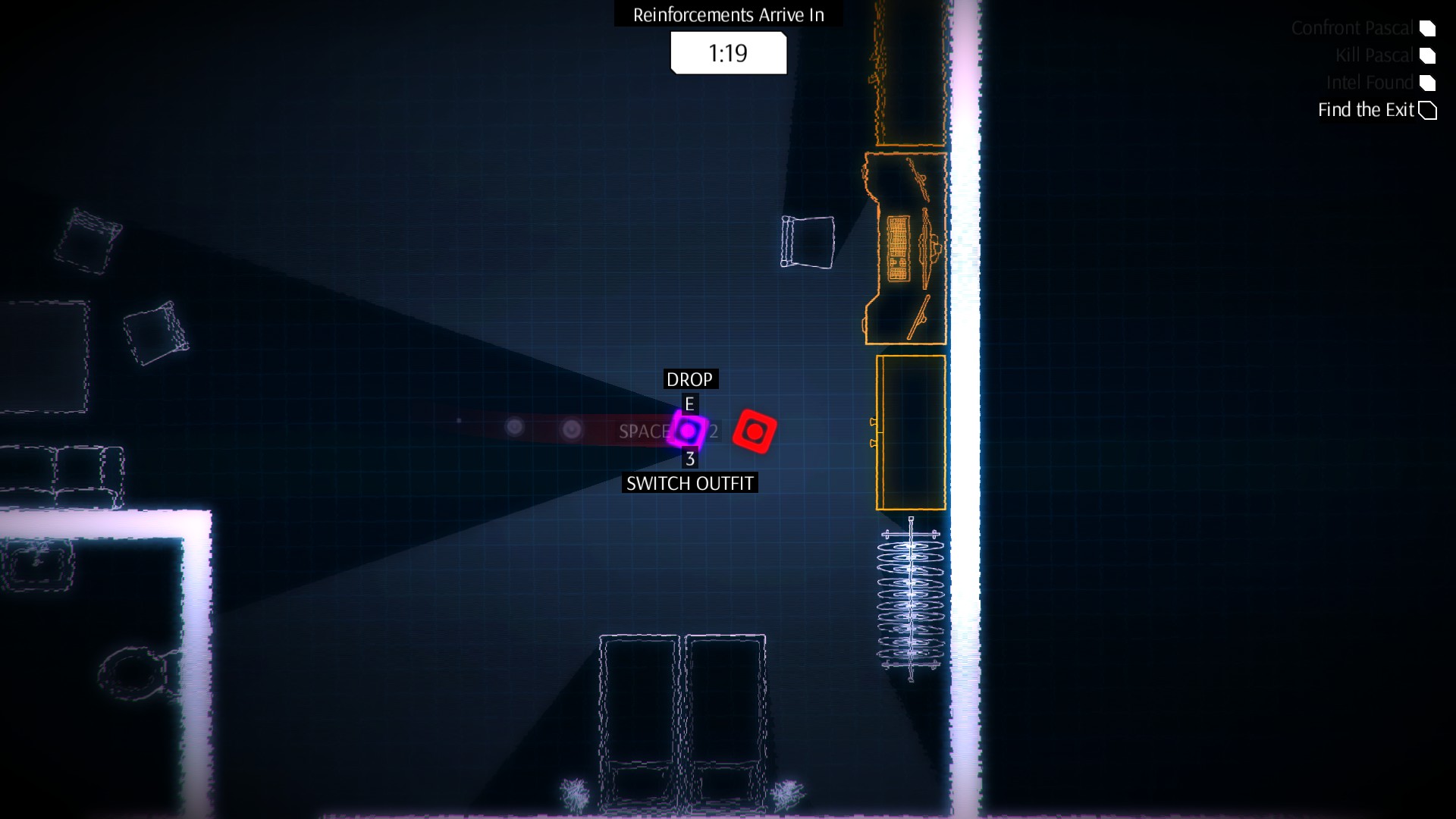Toggle the Kill Pascal objective entry
Viewport: 1456px width, 819px height.
coord(1375,55)
